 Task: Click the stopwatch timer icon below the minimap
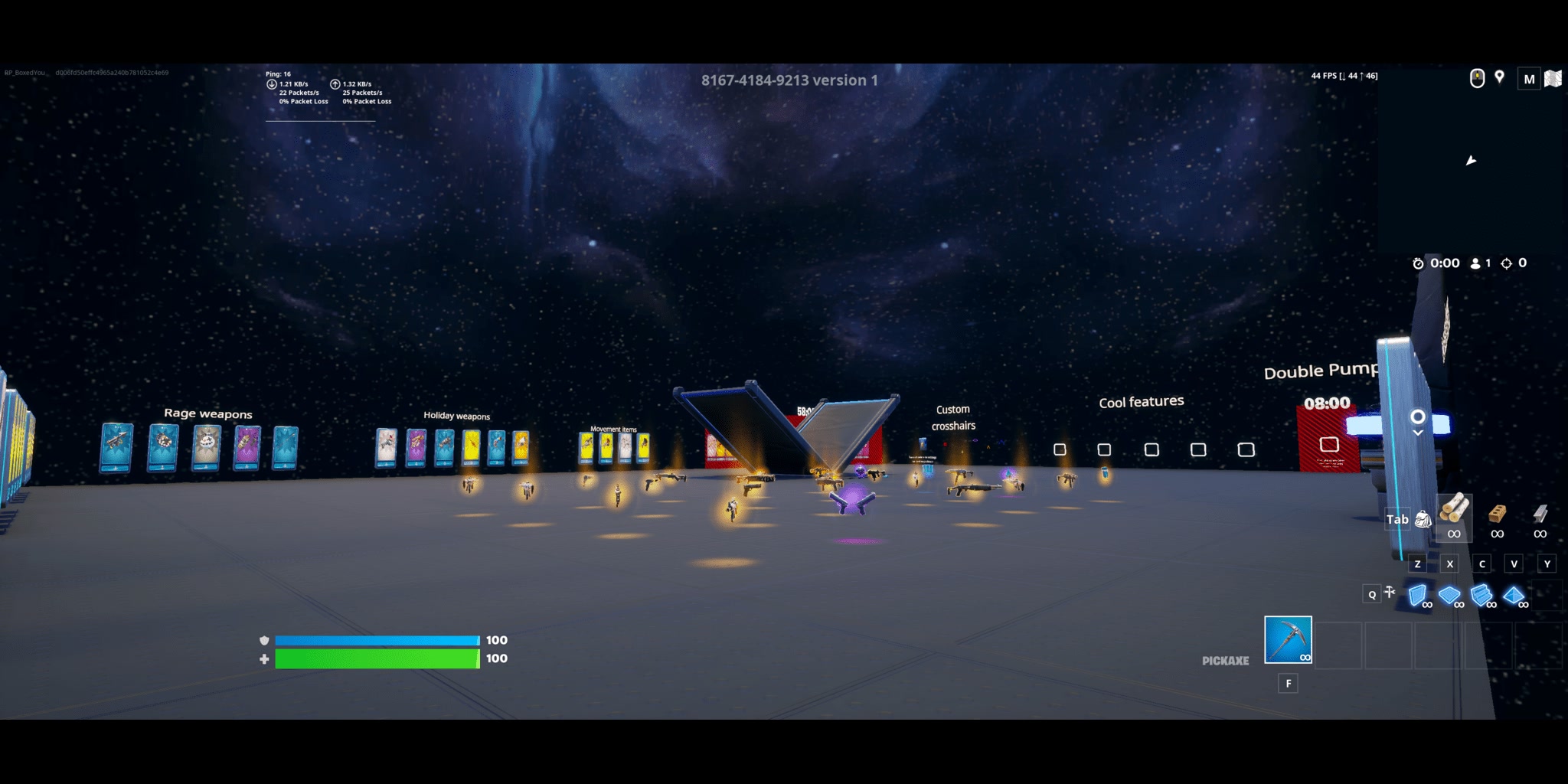[1419, 263]
